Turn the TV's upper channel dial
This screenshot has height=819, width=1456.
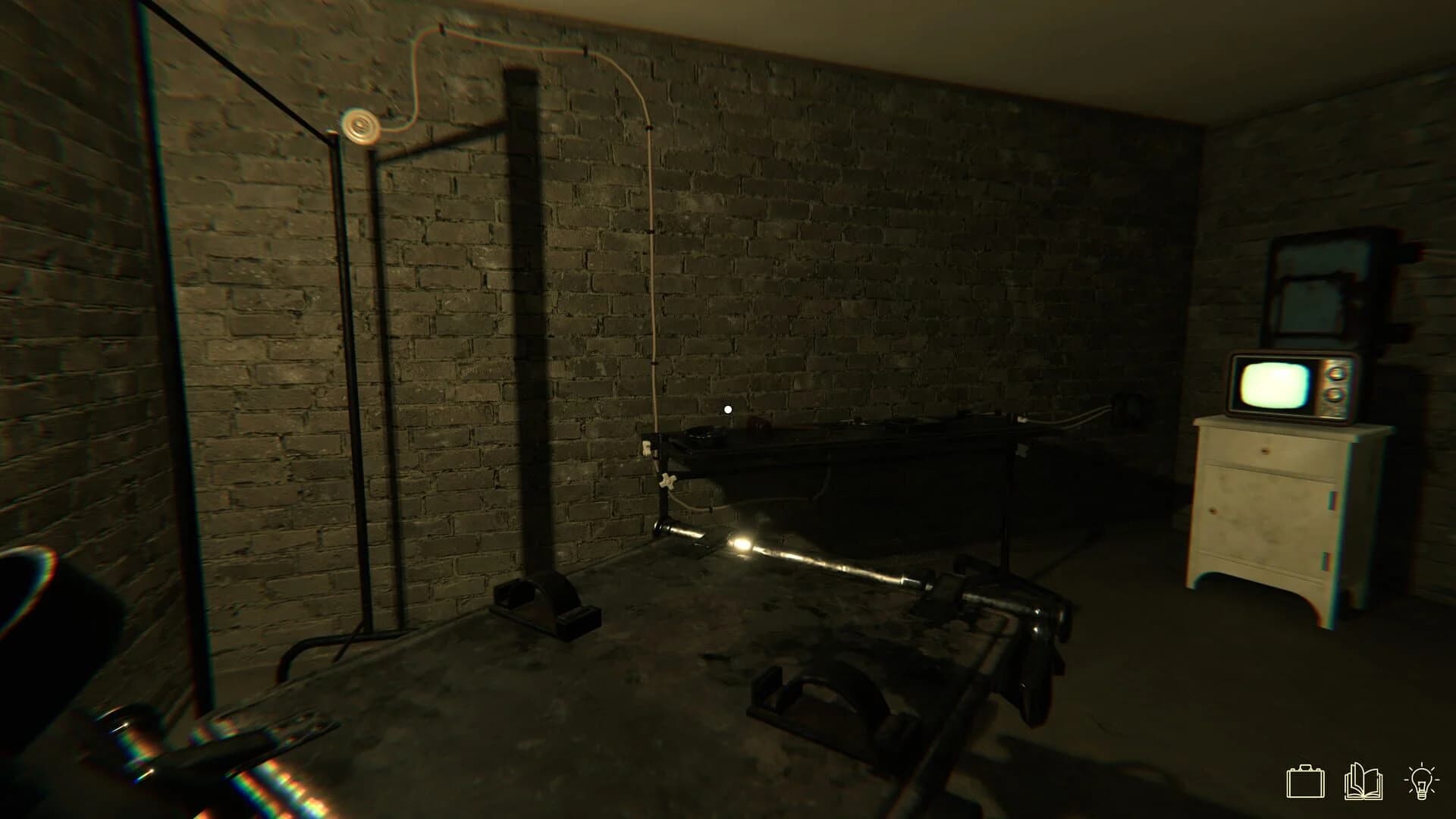(x=1336, y=373)
